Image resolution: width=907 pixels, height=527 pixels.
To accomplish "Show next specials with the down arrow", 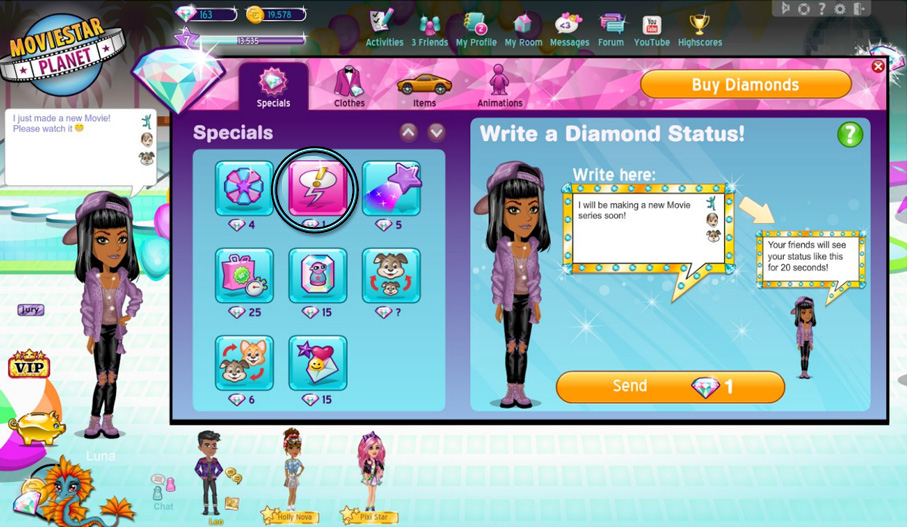I will point(436,132).
